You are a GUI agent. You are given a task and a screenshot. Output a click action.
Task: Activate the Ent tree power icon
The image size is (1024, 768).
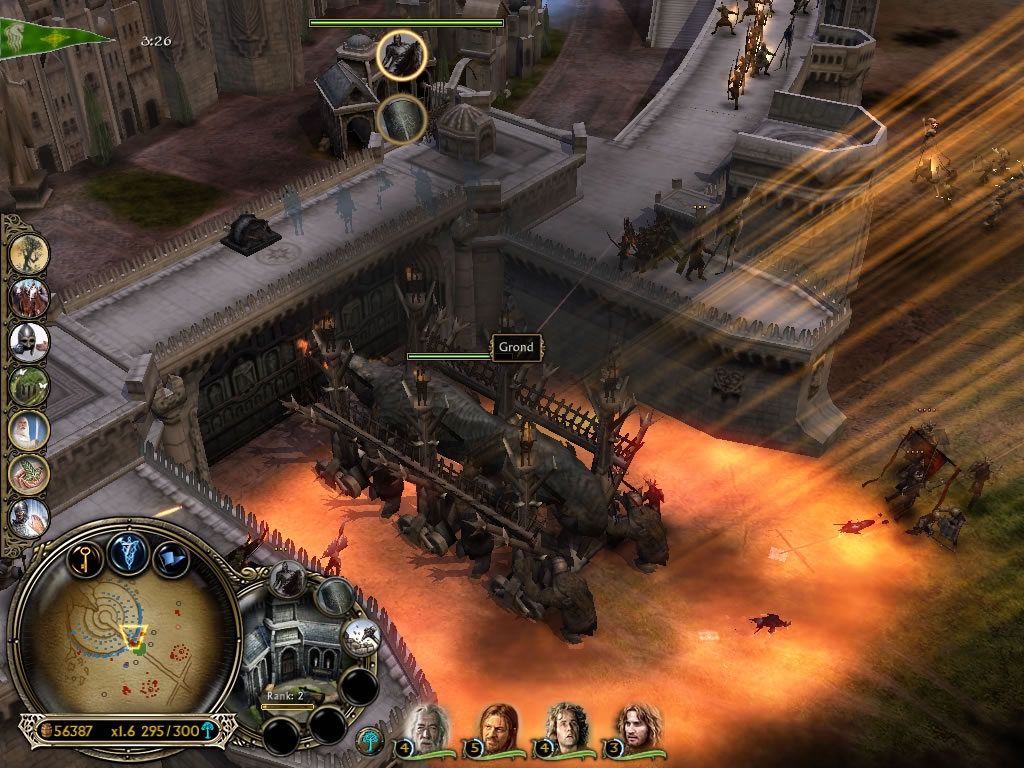(30, 254)
